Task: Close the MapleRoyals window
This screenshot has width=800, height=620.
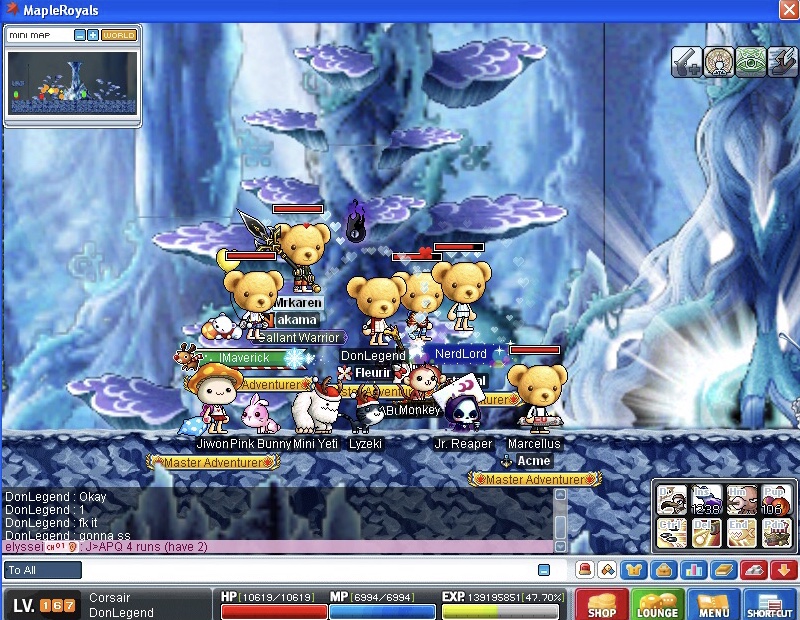Action: coord(787,9)
